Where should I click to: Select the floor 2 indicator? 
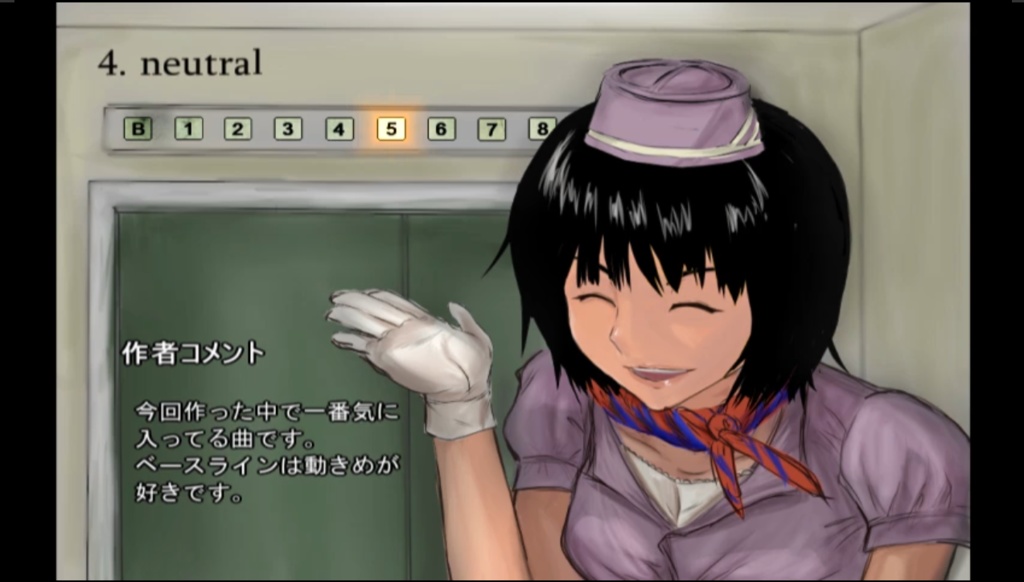[x=238, y=128]
